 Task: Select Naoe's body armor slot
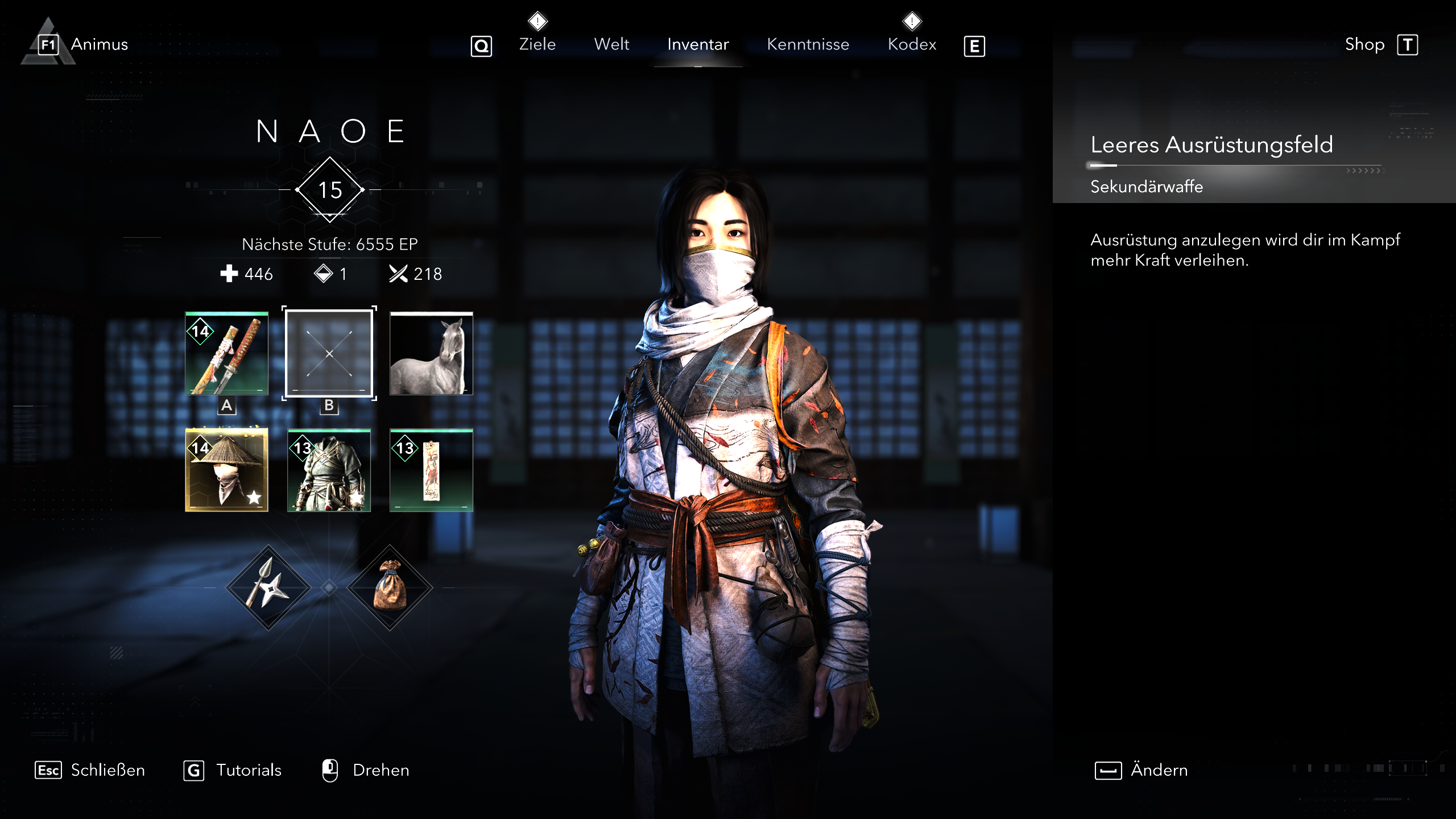[329, 471]
